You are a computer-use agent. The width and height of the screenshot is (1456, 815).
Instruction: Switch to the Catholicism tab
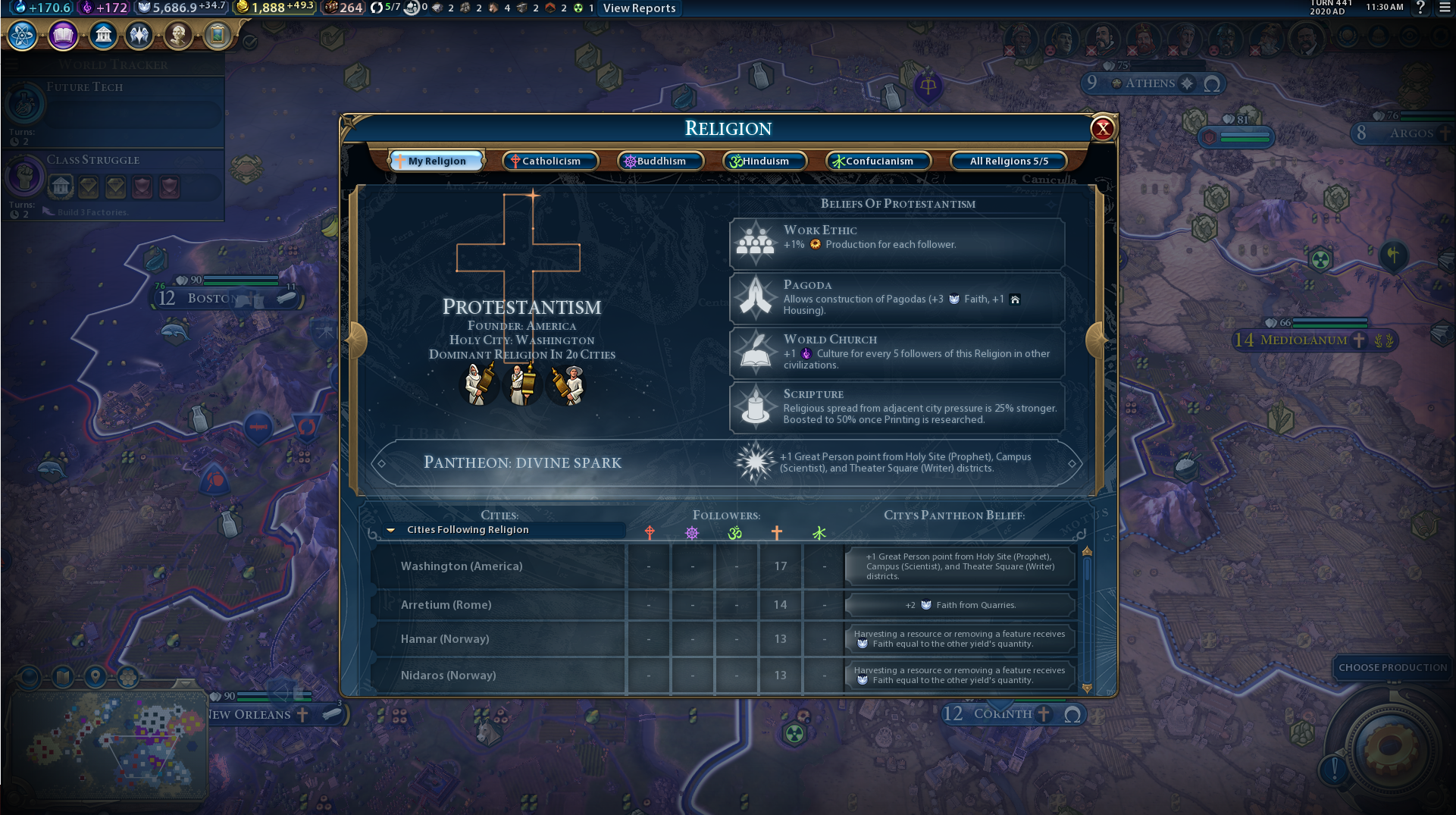pos(550,161)
